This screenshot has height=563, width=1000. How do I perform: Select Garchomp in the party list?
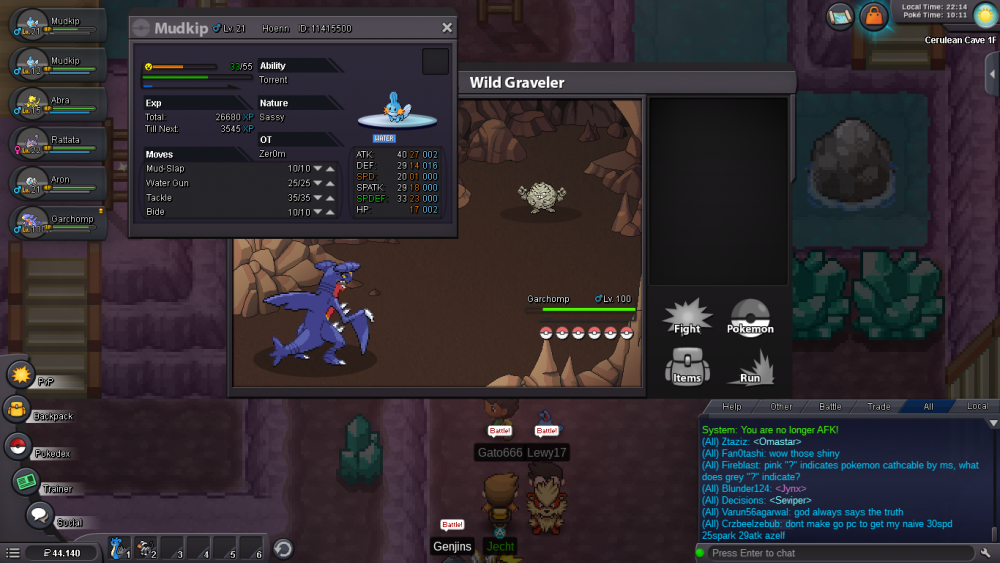(58, 223)
